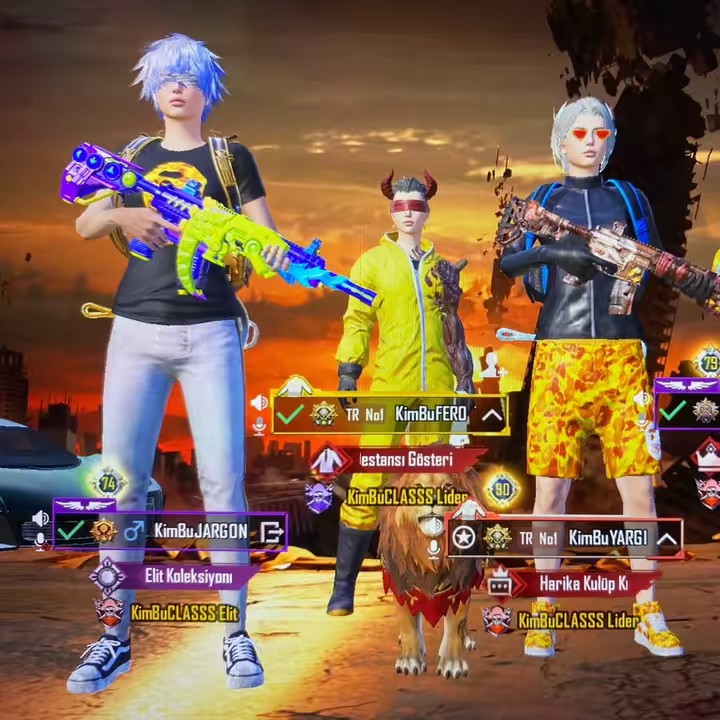Expand the arrow on KimBuYARGI's plate
This screenshot has width=720, height=720.
tap(667, 538)
